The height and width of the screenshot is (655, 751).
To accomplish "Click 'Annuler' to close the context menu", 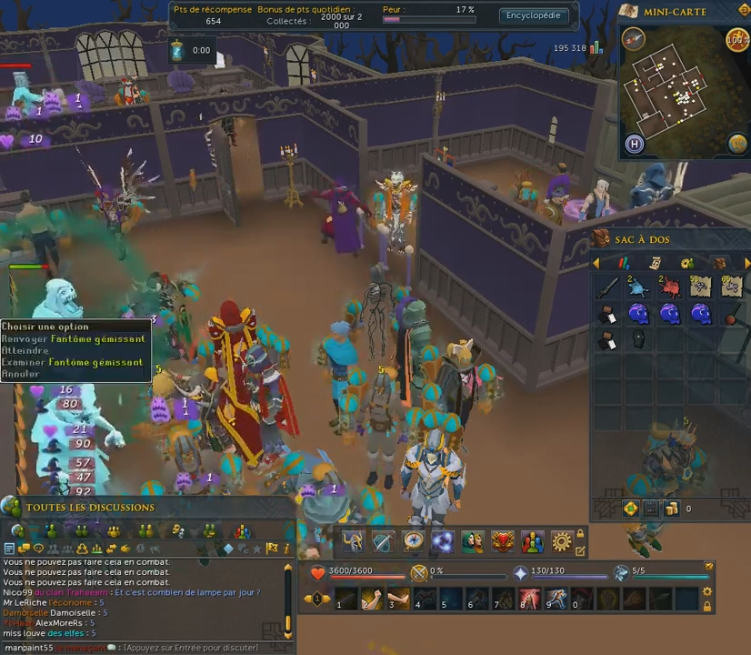I will click(x=21, y=373).
